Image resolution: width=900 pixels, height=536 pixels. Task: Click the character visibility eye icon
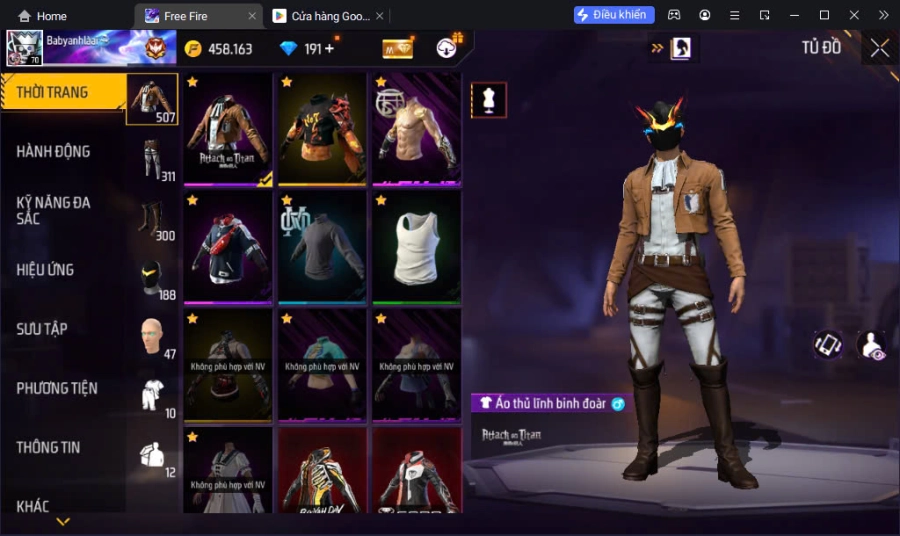tap(871, 345)
